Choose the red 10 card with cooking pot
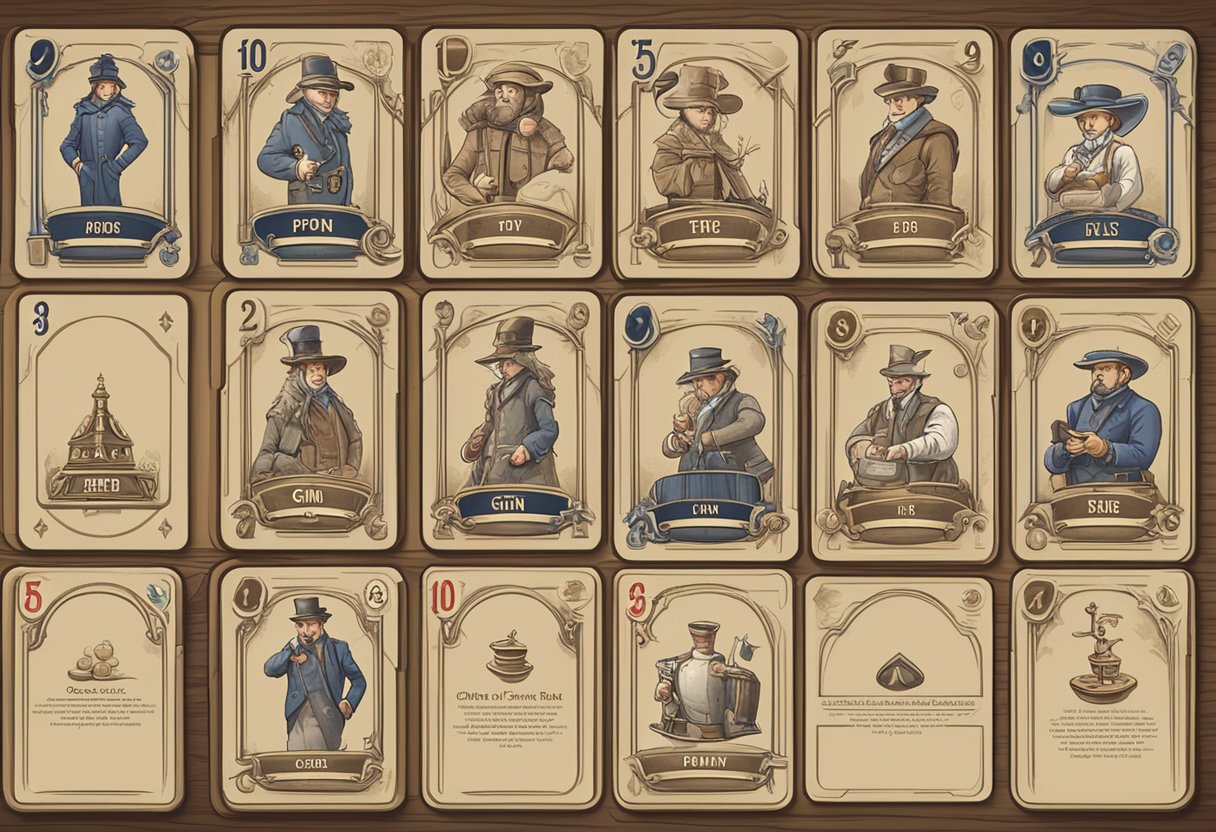This screenshot has height=832, width=1216. click(511, 688)
